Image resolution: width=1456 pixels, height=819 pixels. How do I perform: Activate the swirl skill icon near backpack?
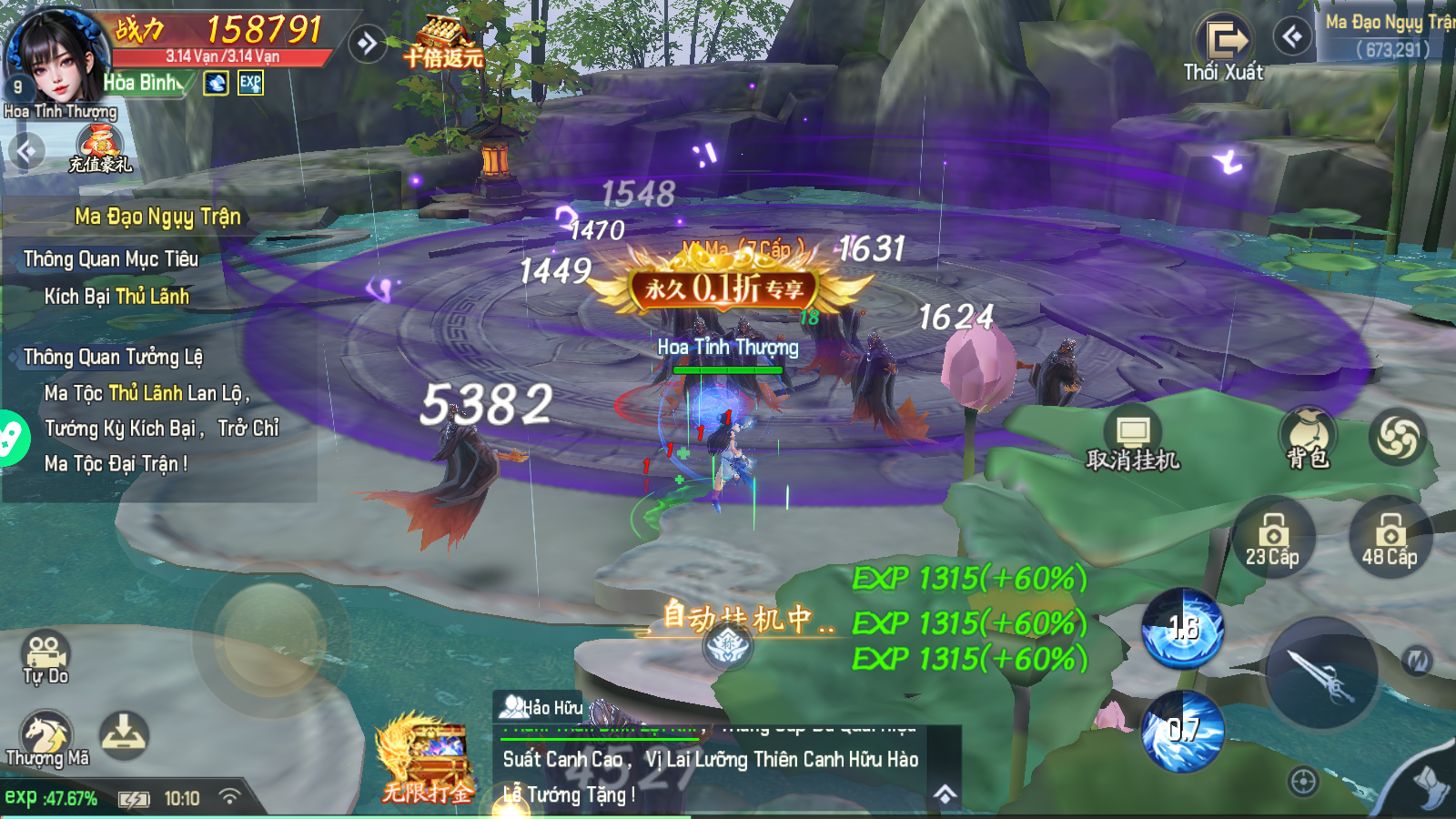1398,437
